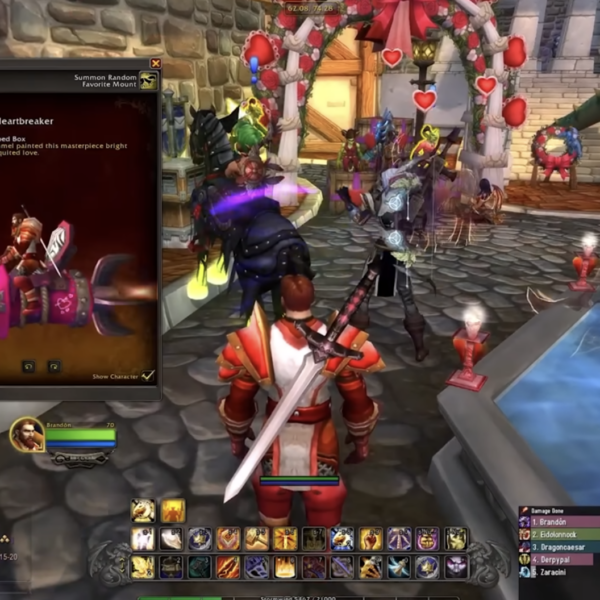Select Eidolonnock row in damage meter
Image resolution: width=600 pixels, height=600 pixels.
pyautogui.click(x=559, y=535)
